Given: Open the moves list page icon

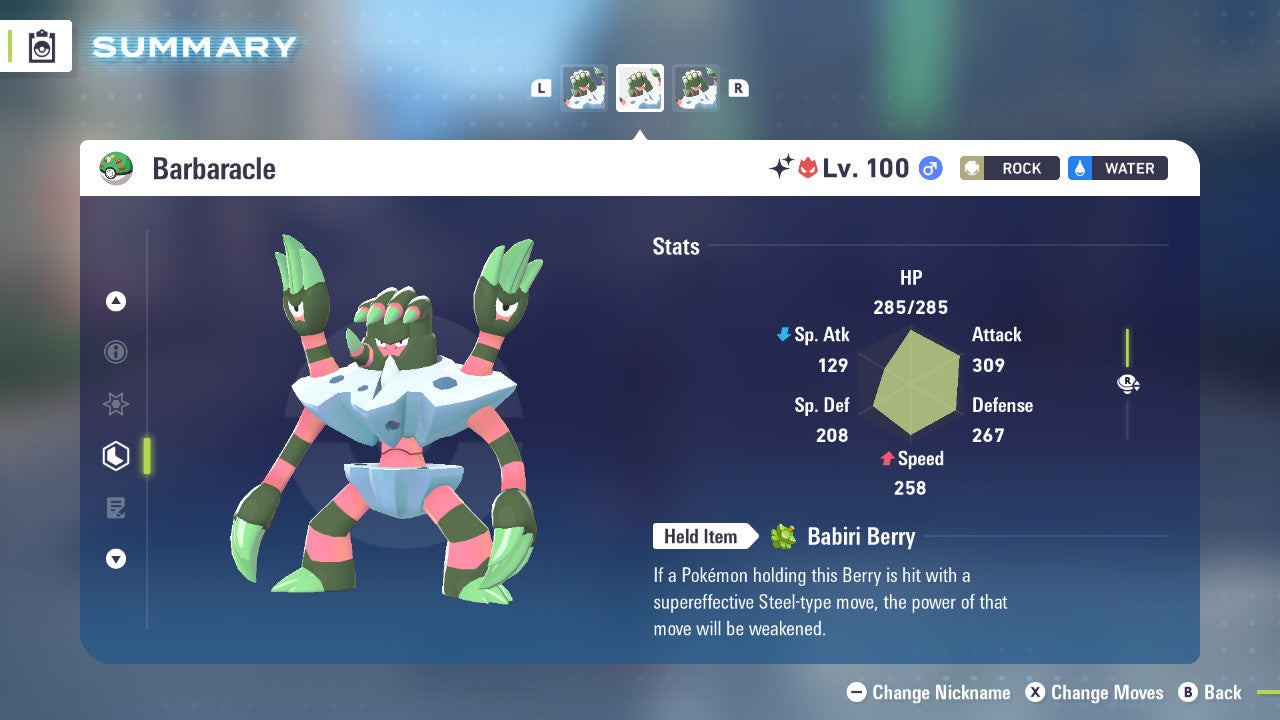Looking at the screenshot, I should tap(116, 508).
